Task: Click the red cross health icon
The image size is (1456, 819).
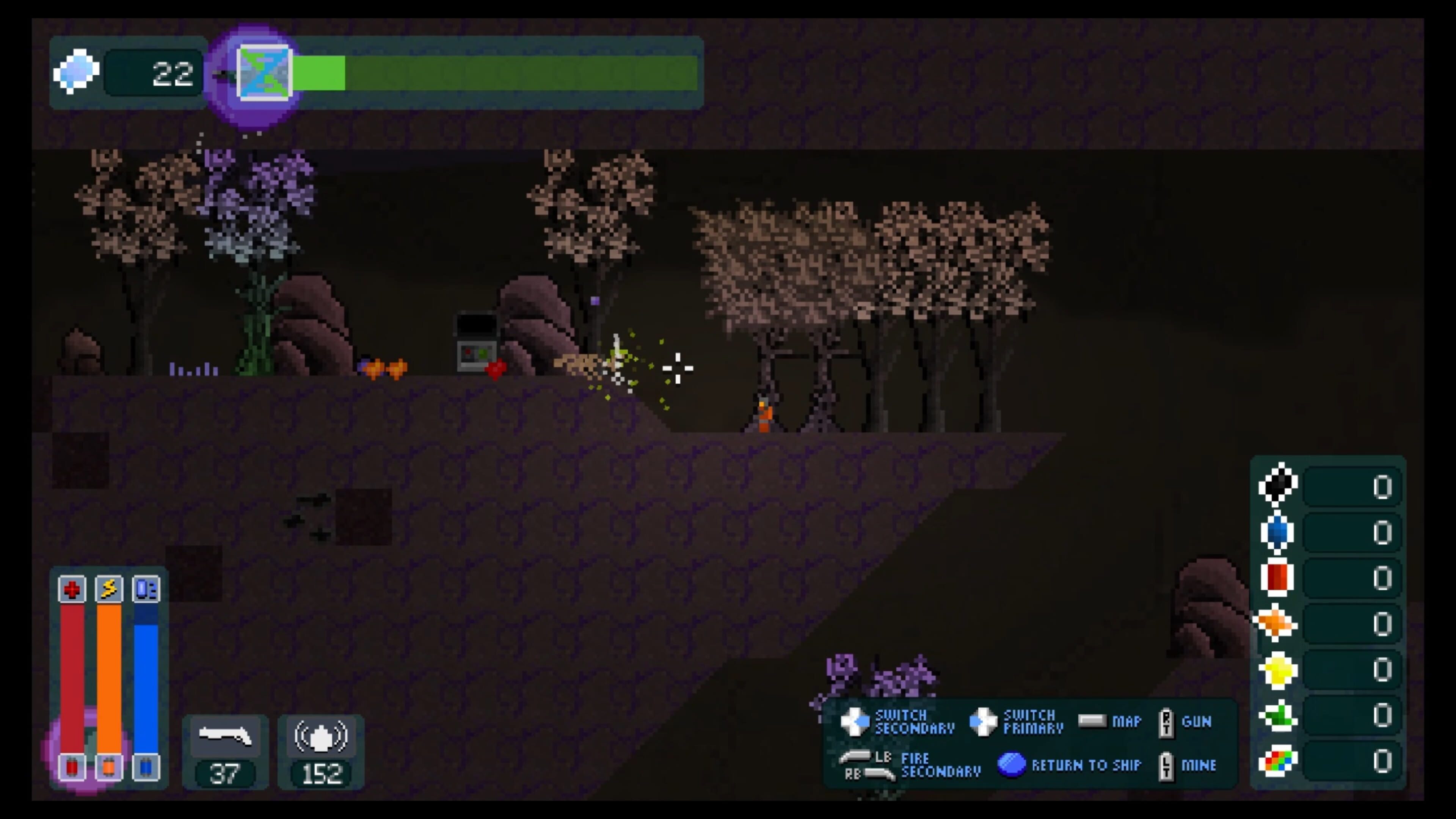Action: (x=72, y=590)
